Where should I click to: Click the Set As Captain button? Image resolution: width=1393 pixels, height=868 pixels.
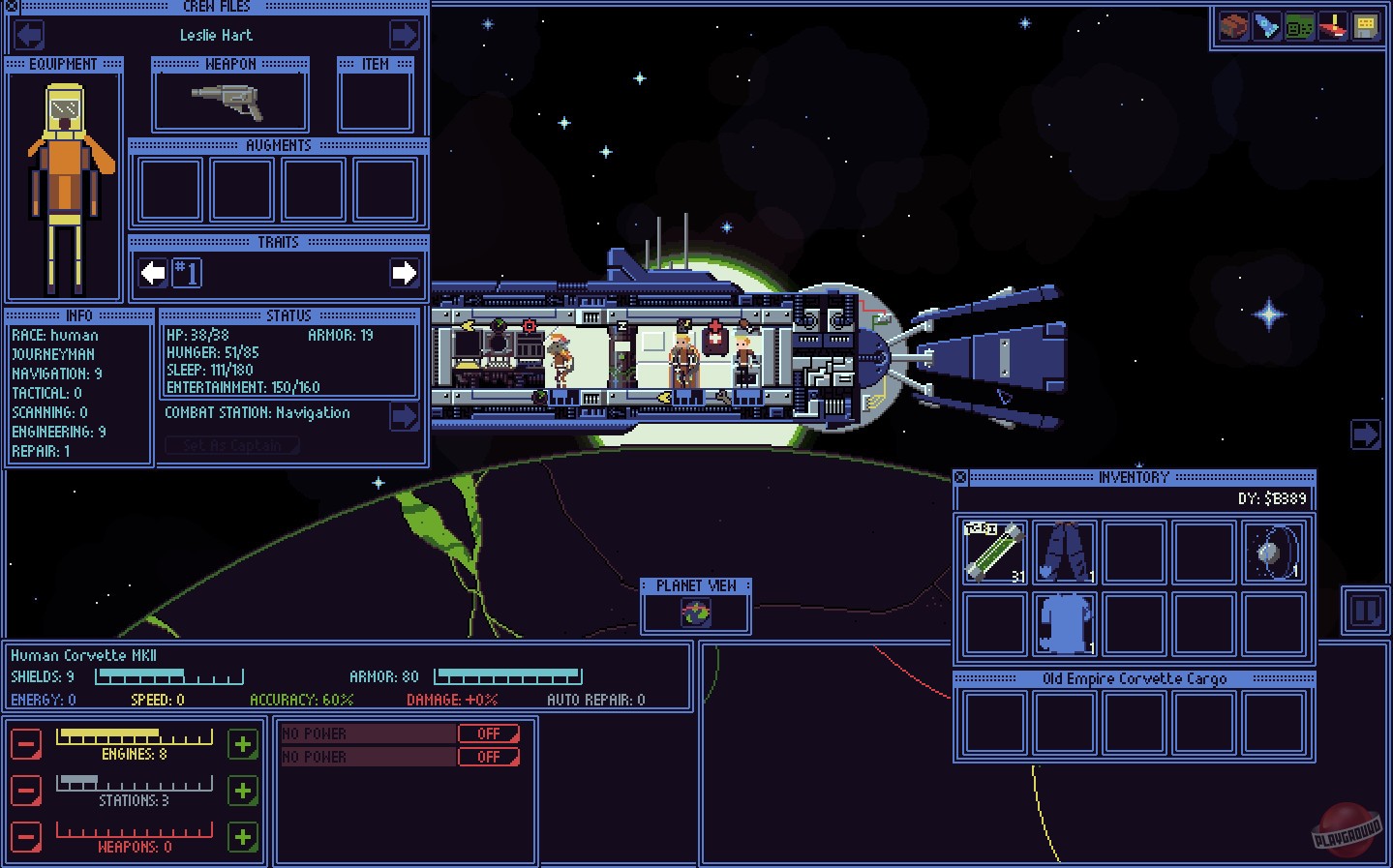[x=231, y=445]
